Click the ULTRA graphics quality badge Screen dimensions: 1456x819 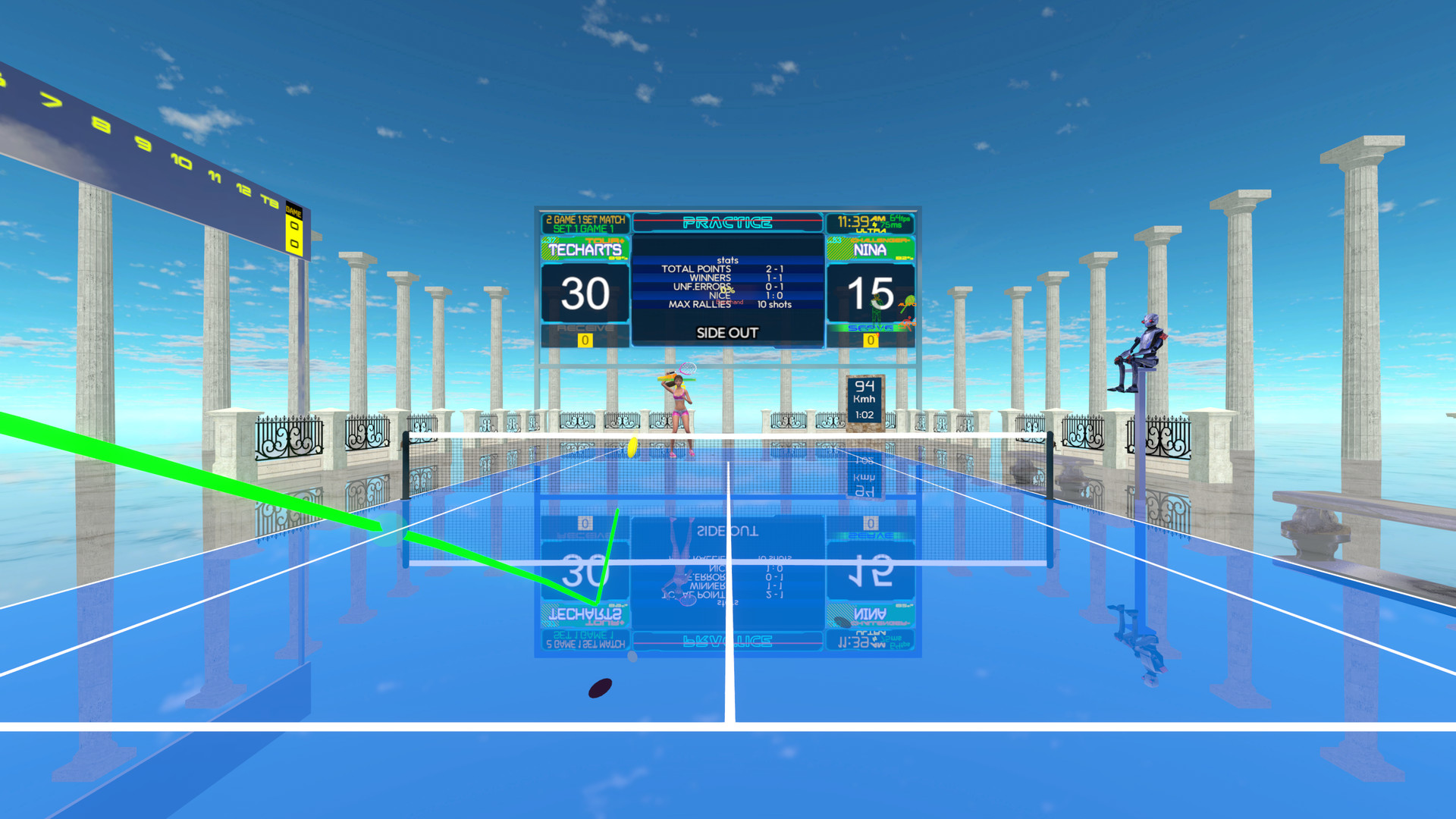871,230
